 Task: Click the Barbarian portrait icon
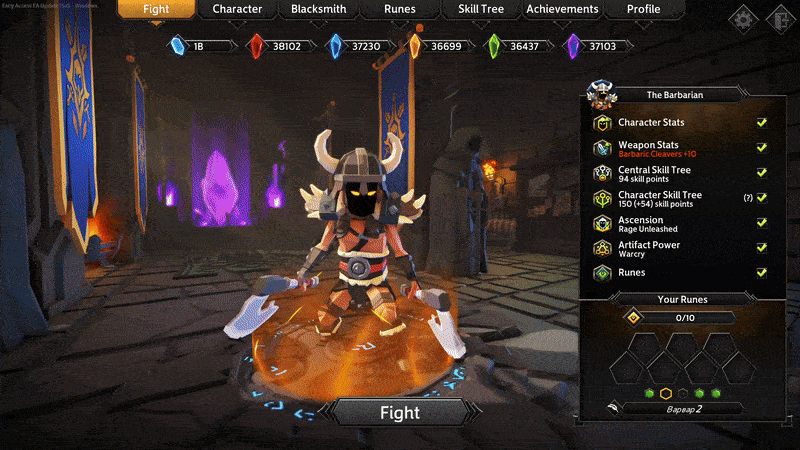point(602,93)
